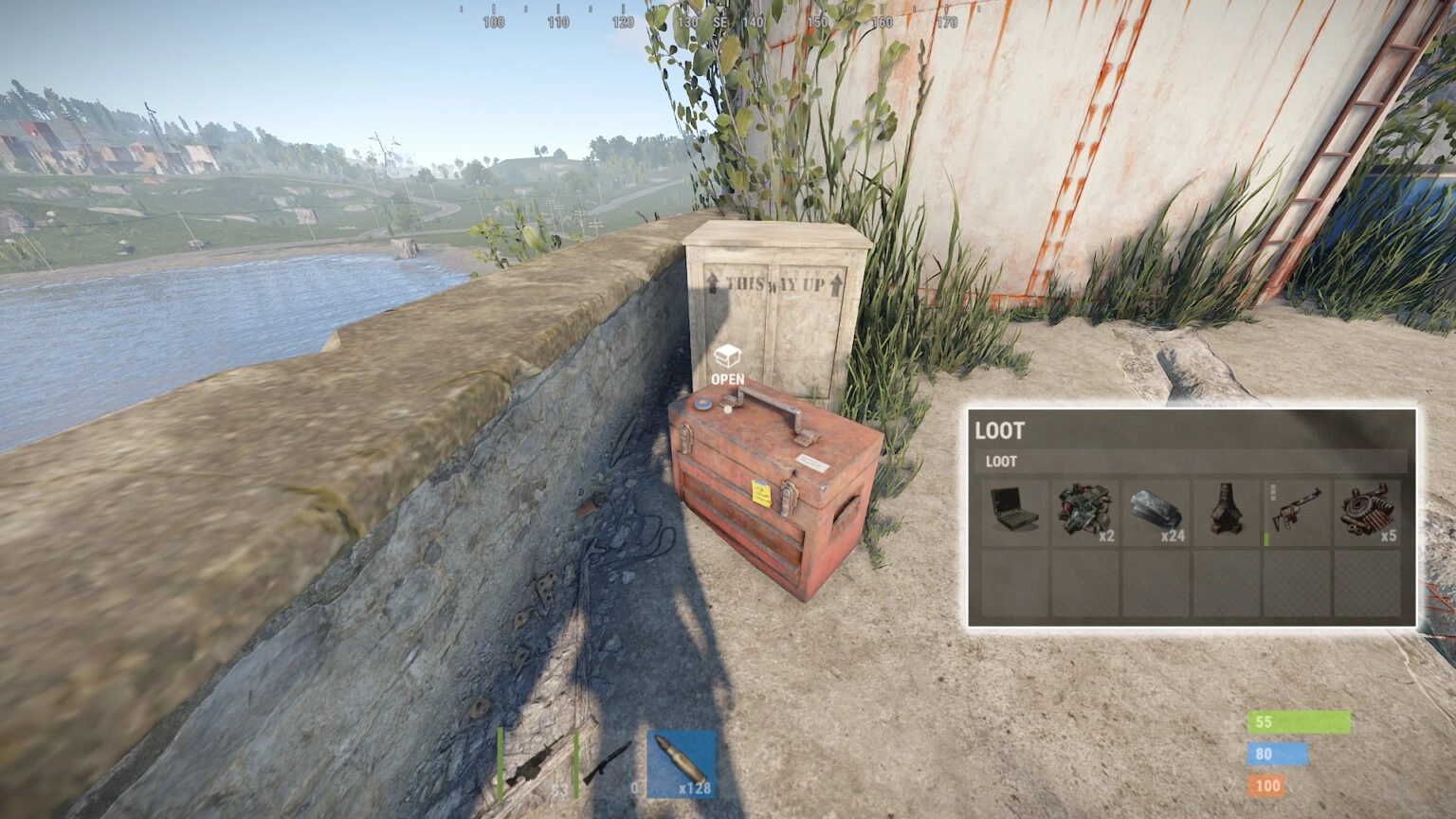The image size is (1456, 819).
Task: Click the Tech Trash x2 stack
Action: (x=1085, y=510)
